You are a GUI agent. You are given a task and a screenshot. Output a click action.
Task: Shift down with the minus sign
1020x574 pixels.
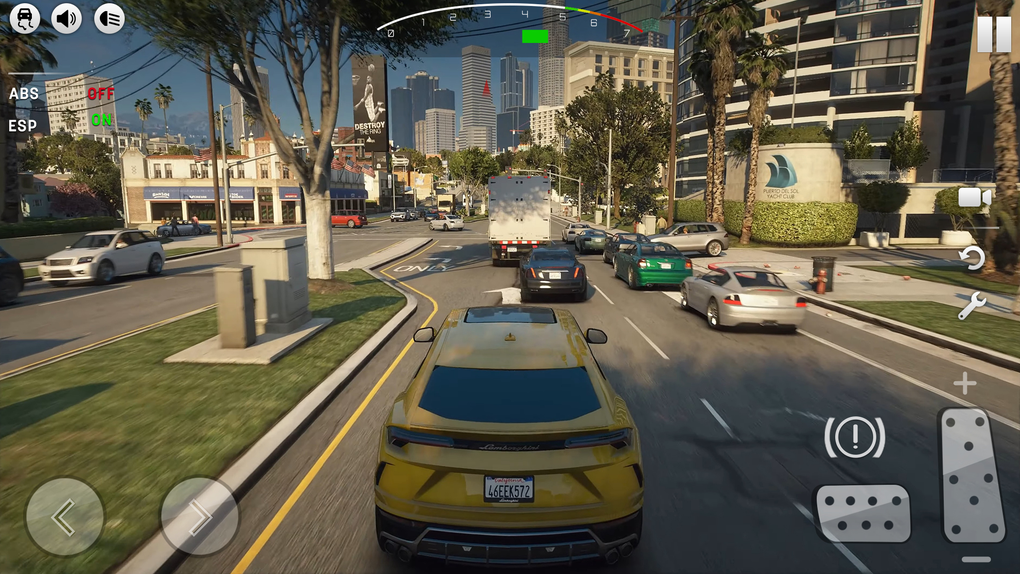[975, 560]
